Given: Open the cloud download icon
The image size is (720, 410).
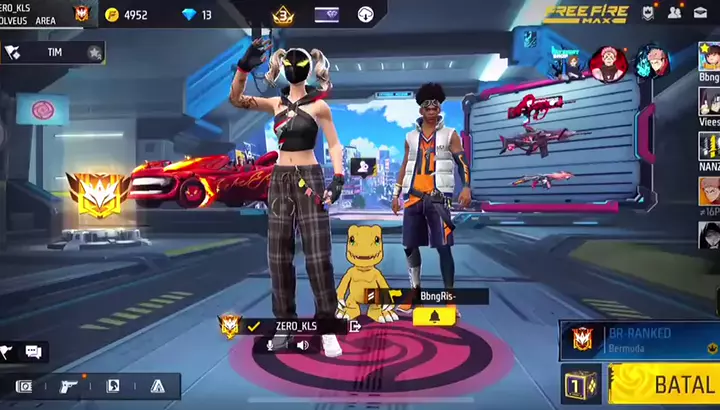Looking at the screenshot, I should click(365, 15).
